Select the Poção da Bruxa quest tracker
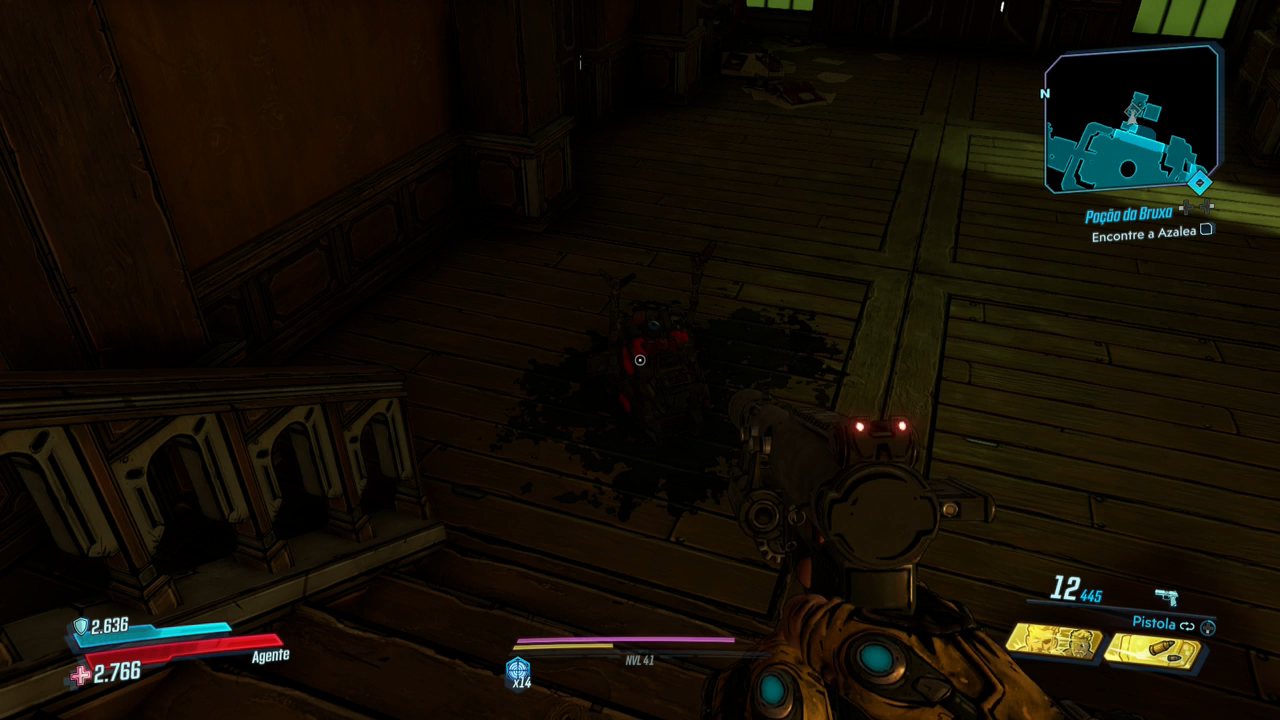The image size is (1280, 720). click(1130, 216)
